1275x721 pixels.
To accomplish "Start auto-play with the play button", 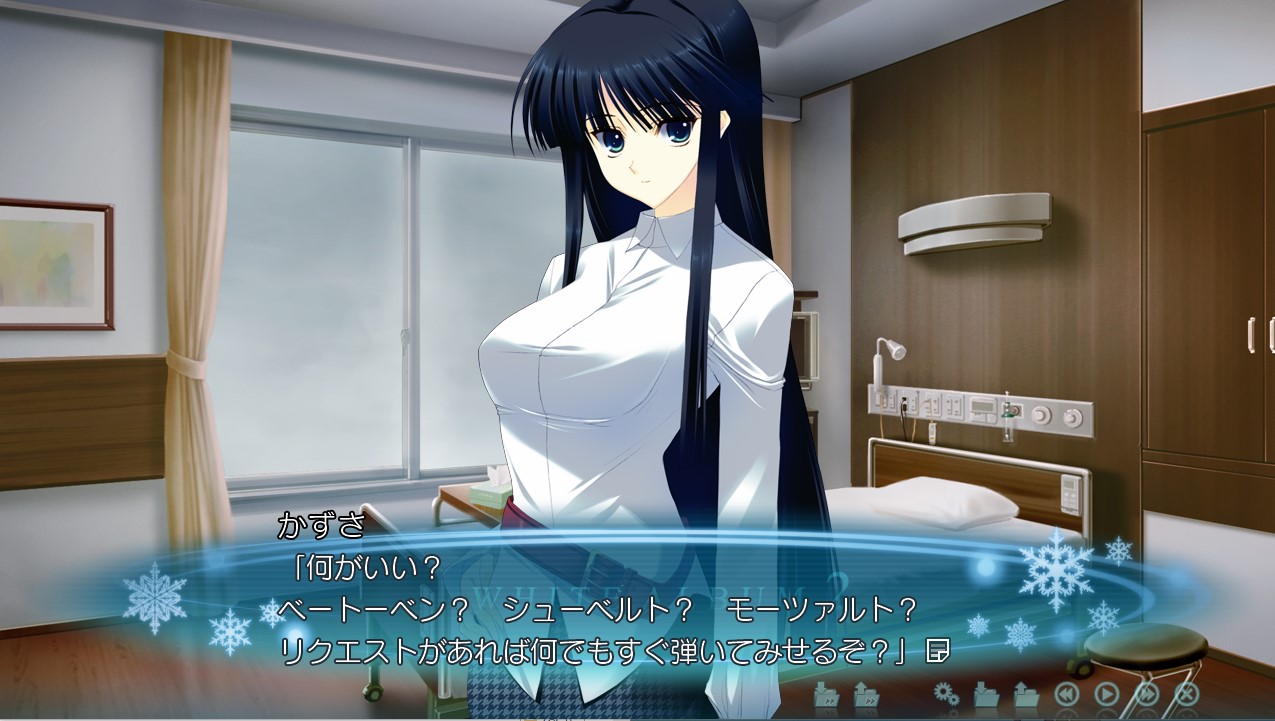I will coord(1107,692).
